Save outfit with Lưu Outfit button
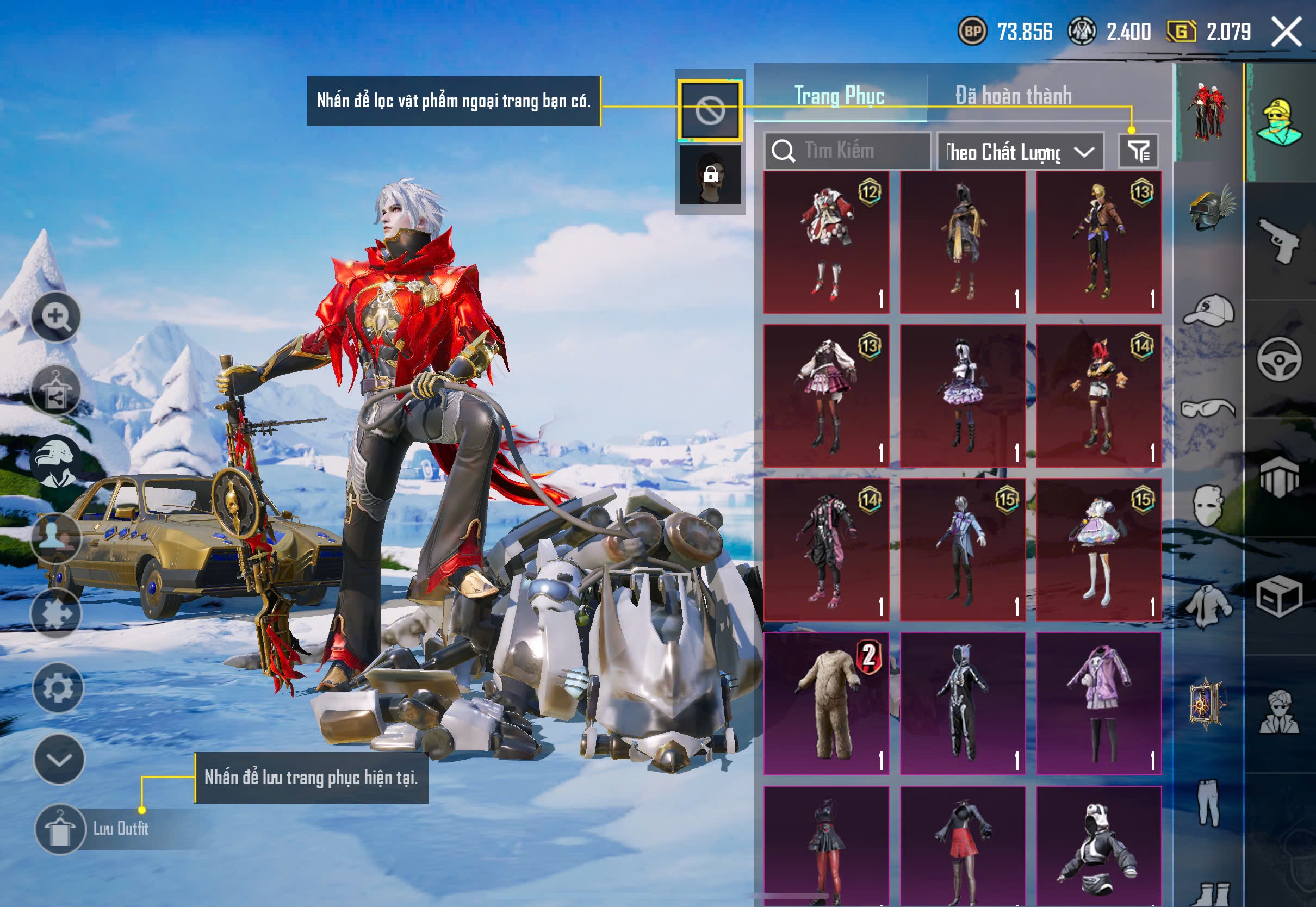Image resolution: width=1316 pixels, height=907 pixels. (x=60, y=829)
